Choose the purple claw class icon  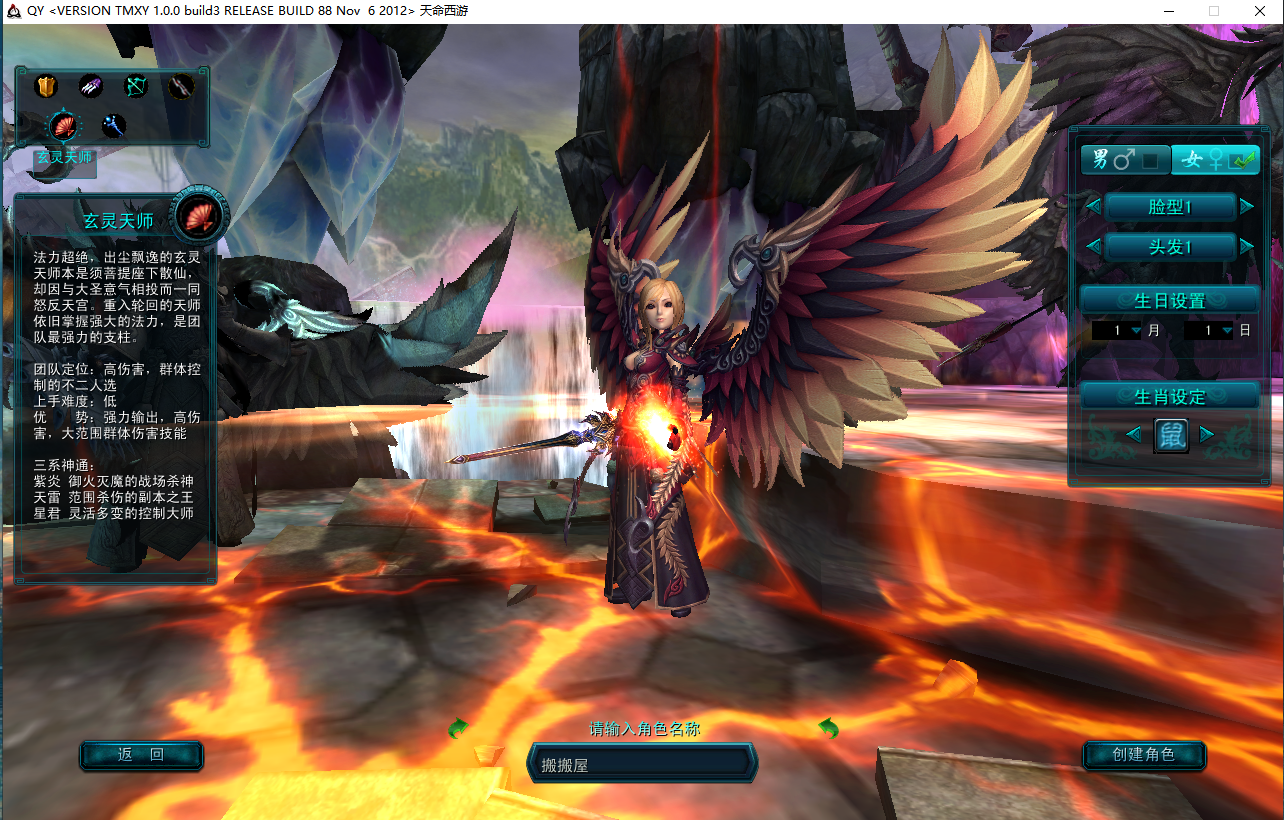[x=91, y=87]
